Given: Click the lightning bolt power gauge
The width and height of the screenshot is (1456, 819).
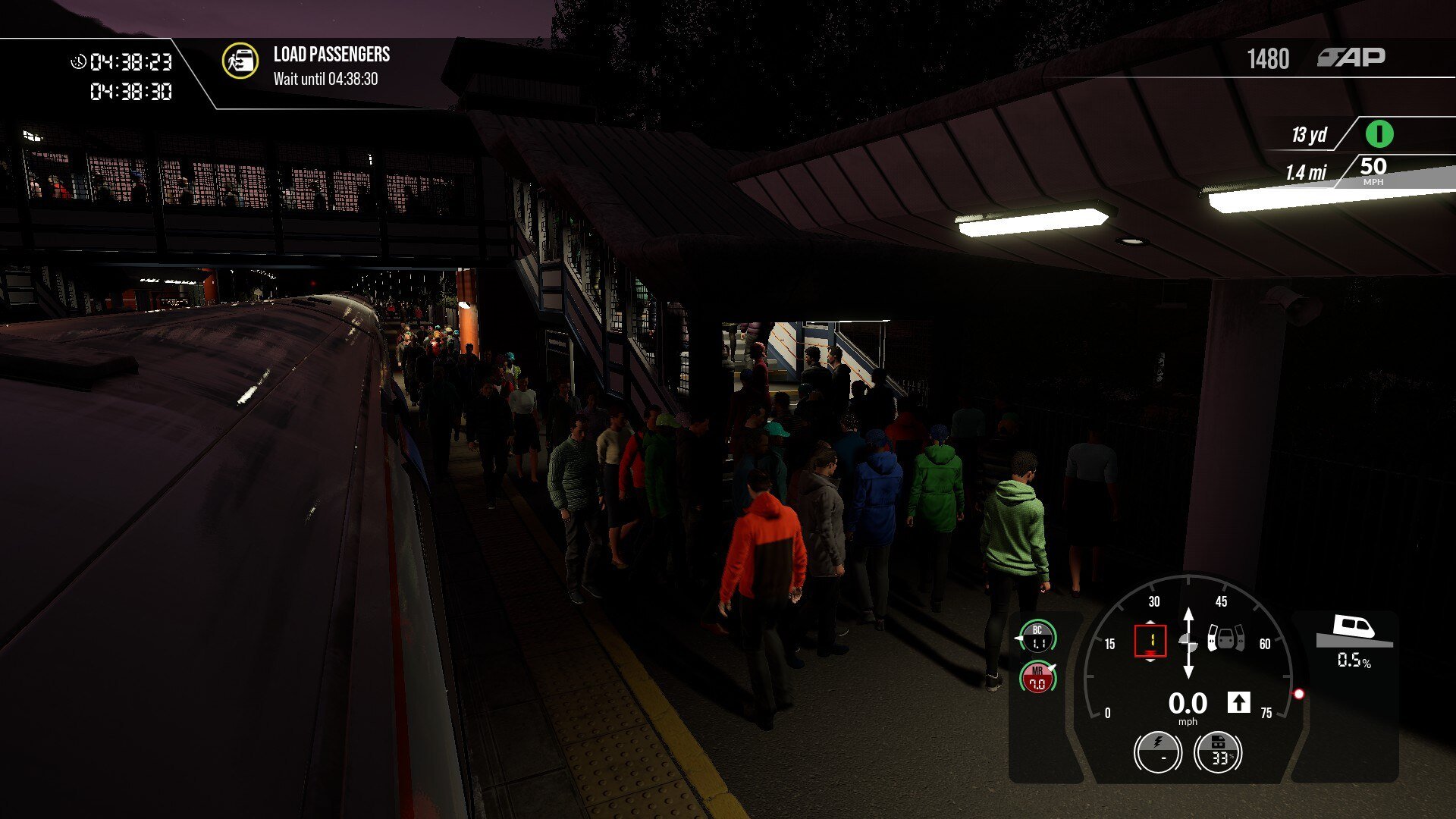Looking at the screenshot, I should point(1157,752).
